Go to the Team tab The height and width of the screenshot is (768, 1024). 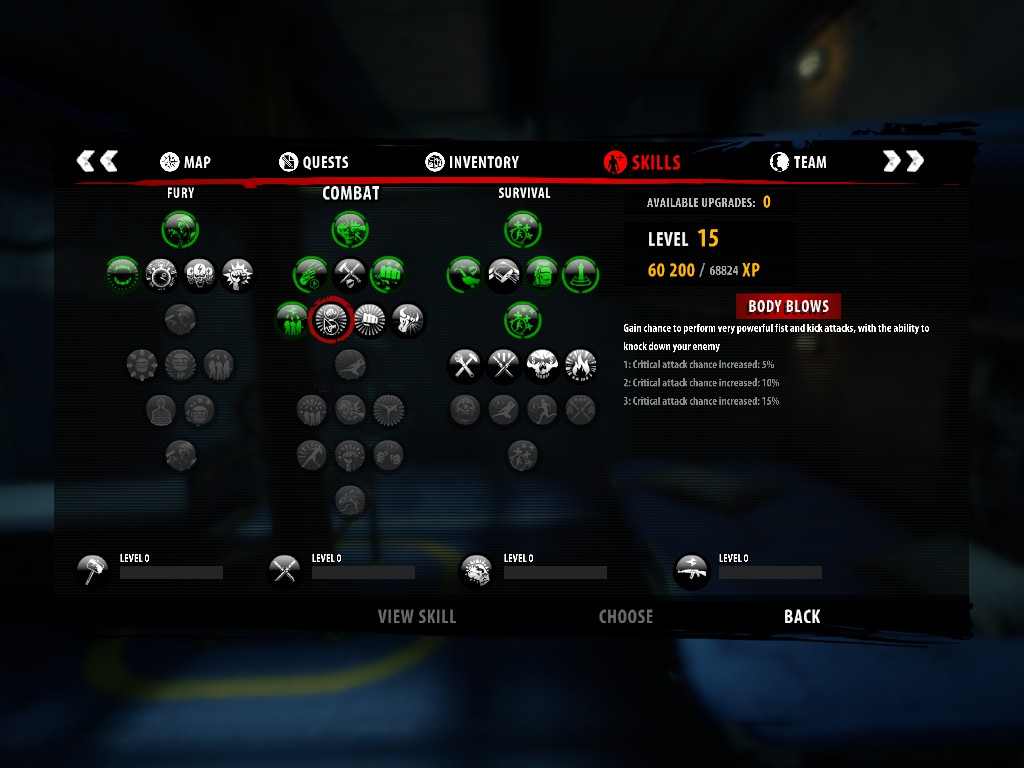798,162
